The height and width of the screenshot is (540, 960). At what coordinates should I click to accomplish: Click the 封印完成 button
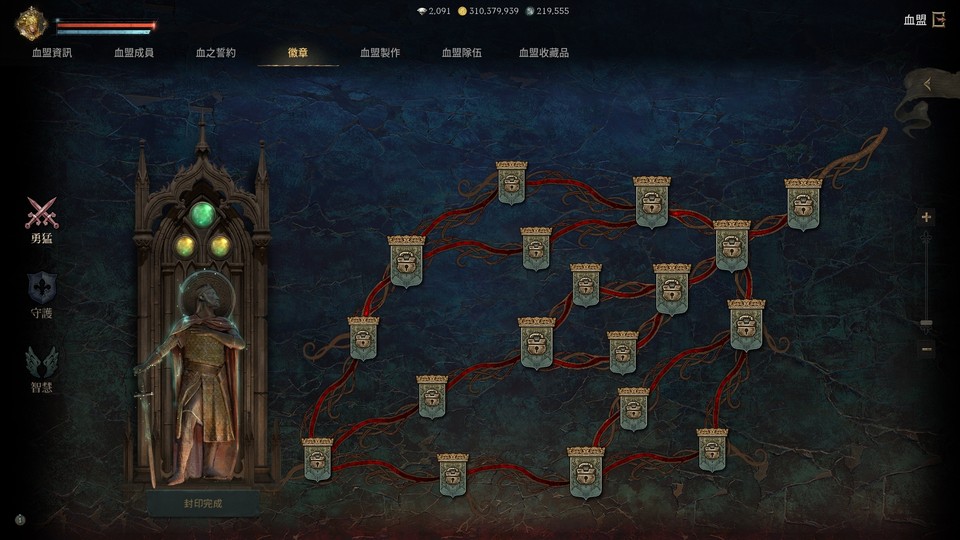click(x=203, y=503)
